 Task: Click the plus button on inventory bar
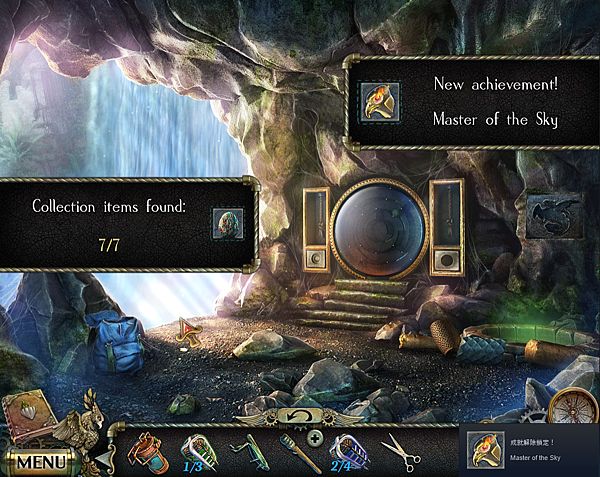coord(315,438)
